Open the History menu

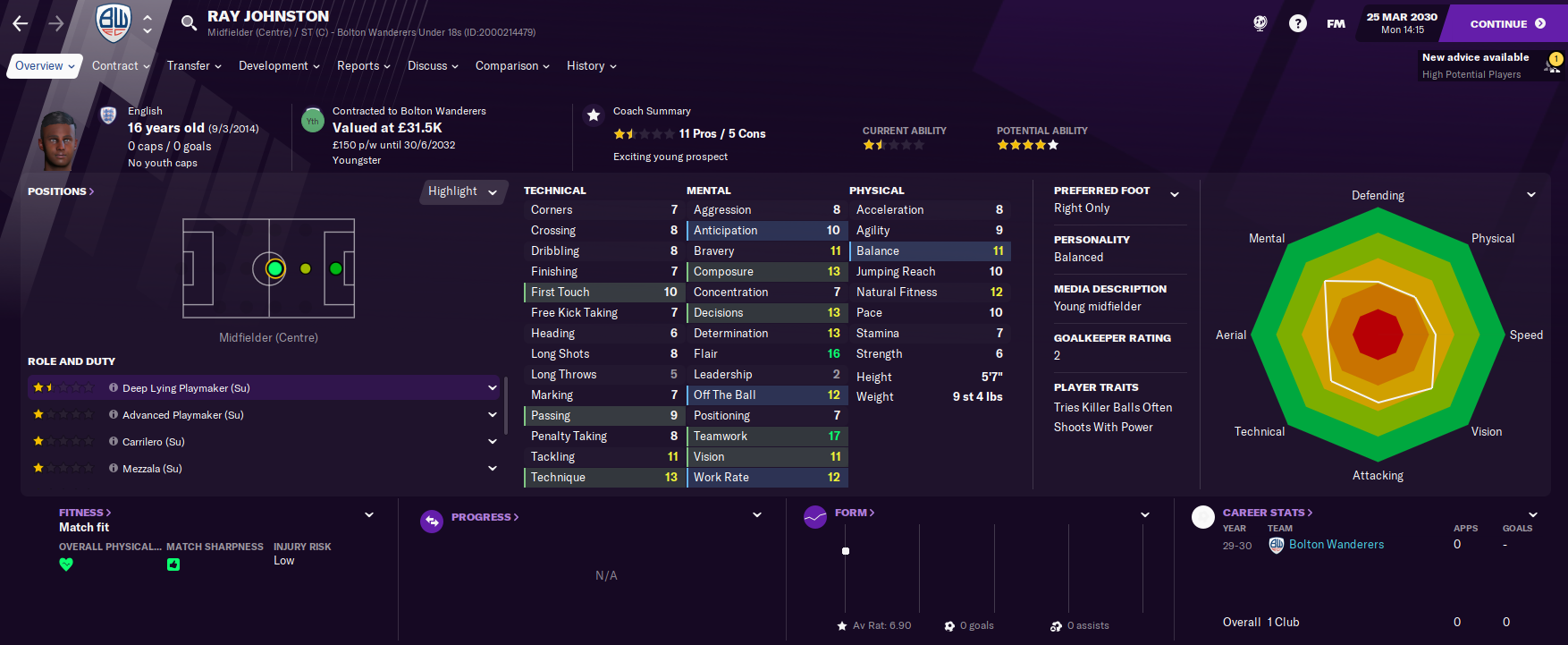click(x=591, y=66)
